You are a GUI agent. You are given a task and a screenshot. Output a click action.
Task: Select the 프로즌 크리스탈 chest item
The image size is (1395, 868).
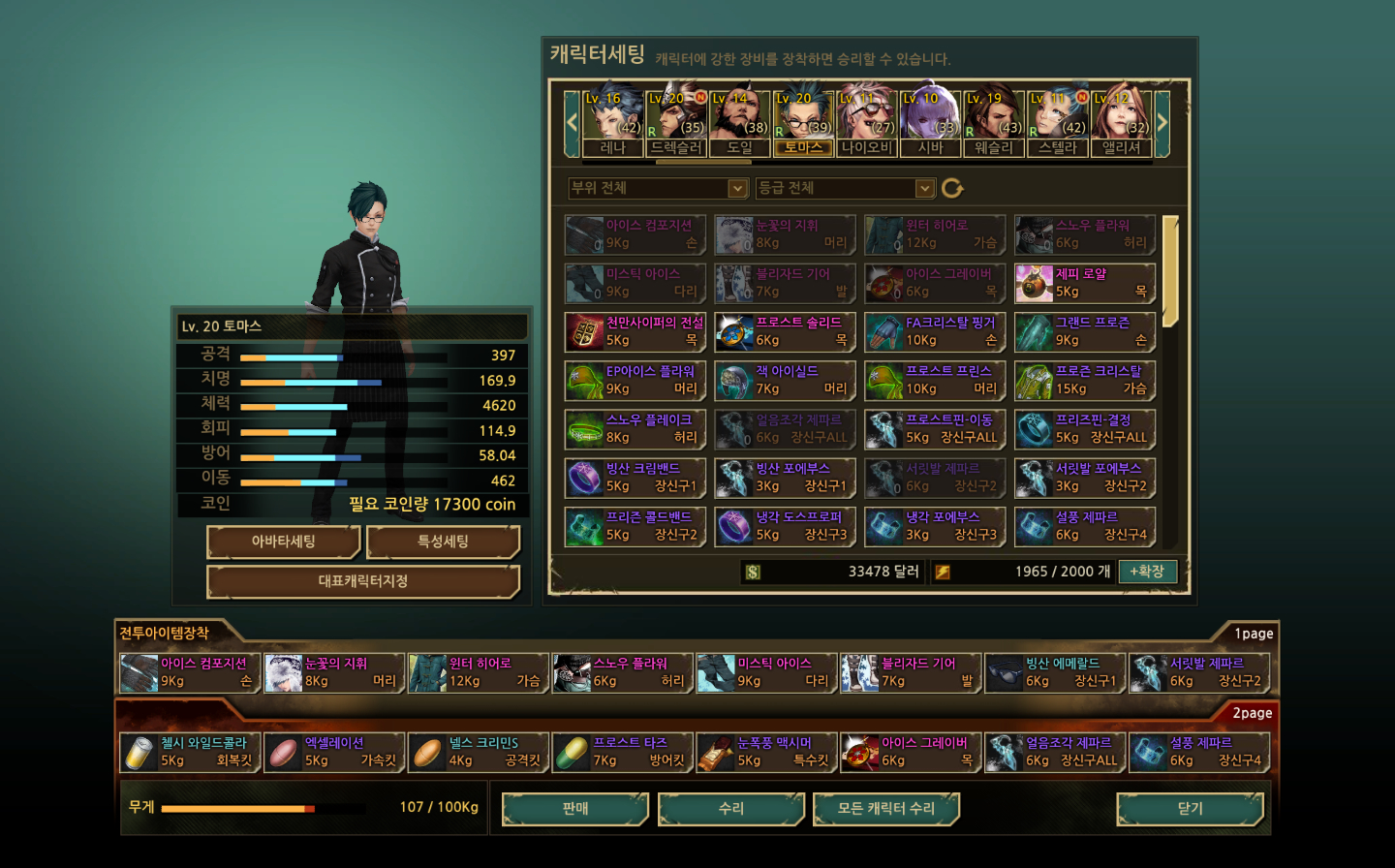[1085, 380]
